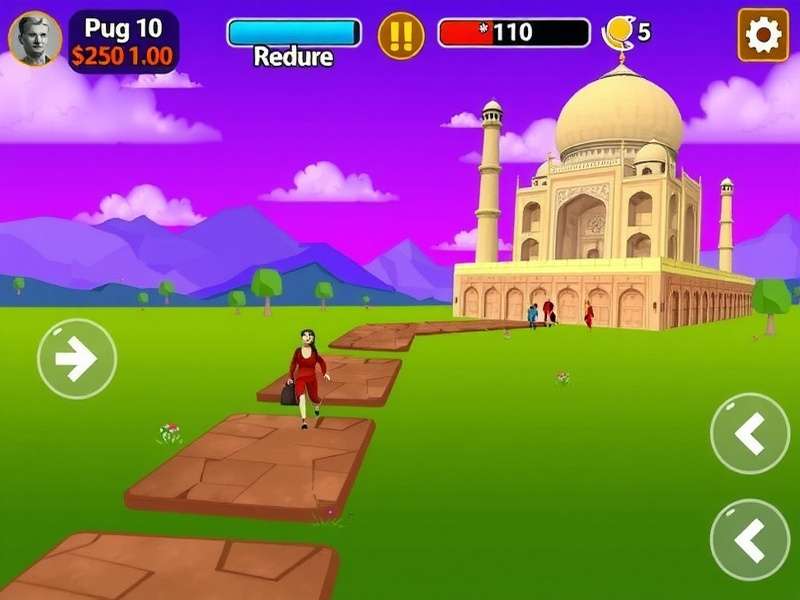Open the settings gear menu

(763, 35)
